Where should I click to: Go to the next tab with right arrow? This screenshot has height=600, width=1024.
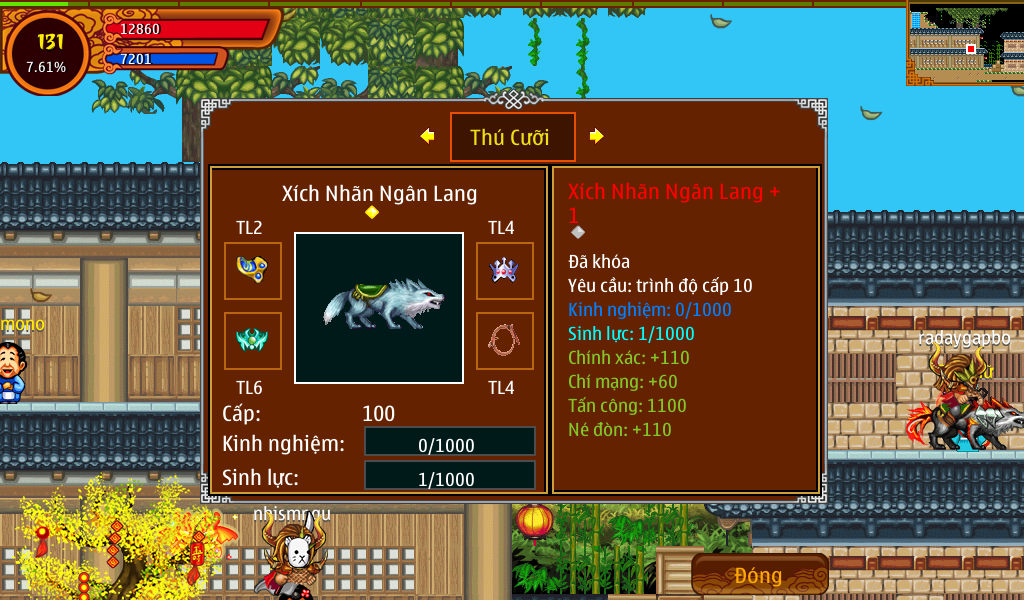pos(597,136)
